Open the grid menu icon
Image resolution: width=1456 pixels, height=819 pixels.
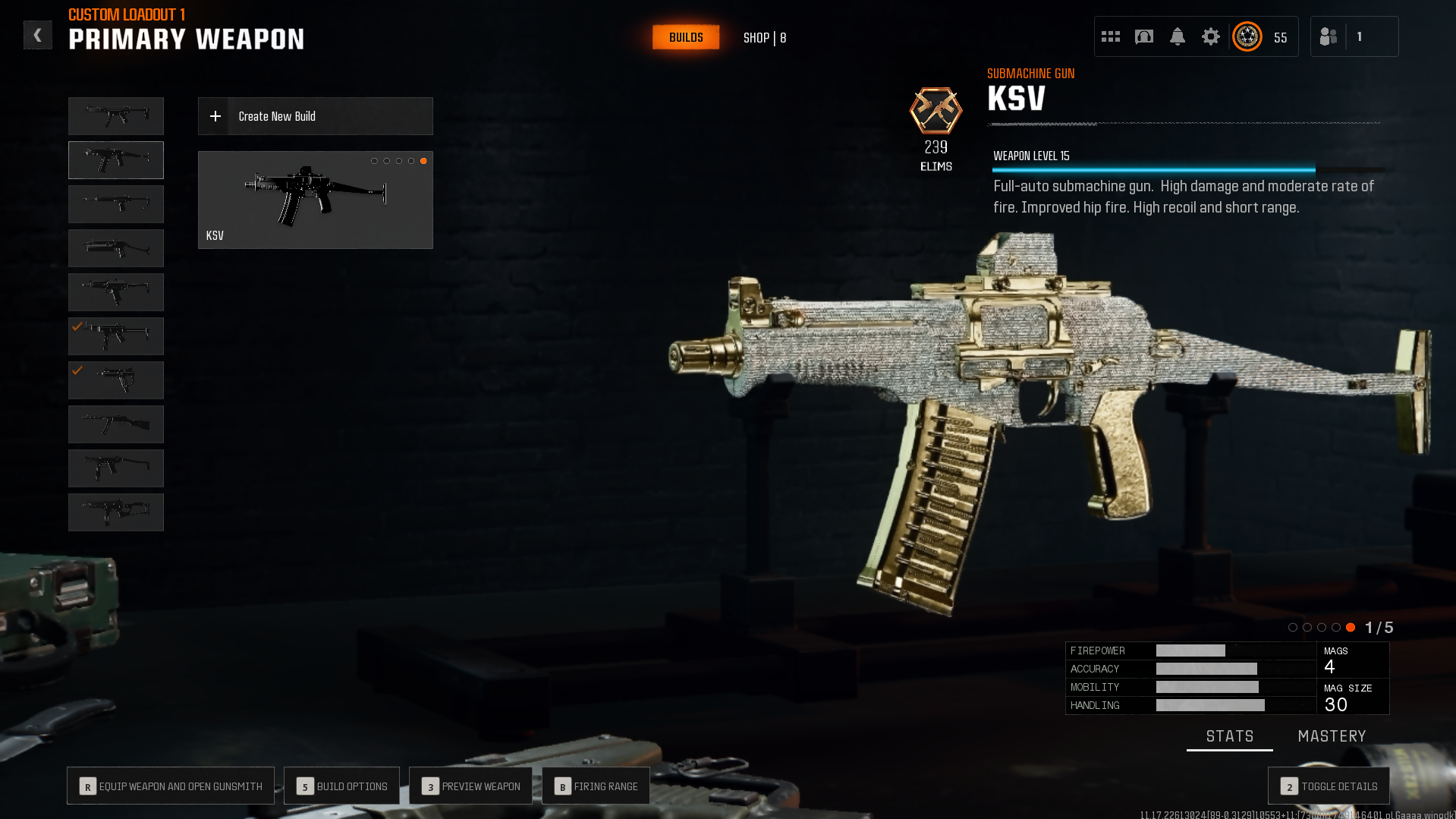[1111, 36]
